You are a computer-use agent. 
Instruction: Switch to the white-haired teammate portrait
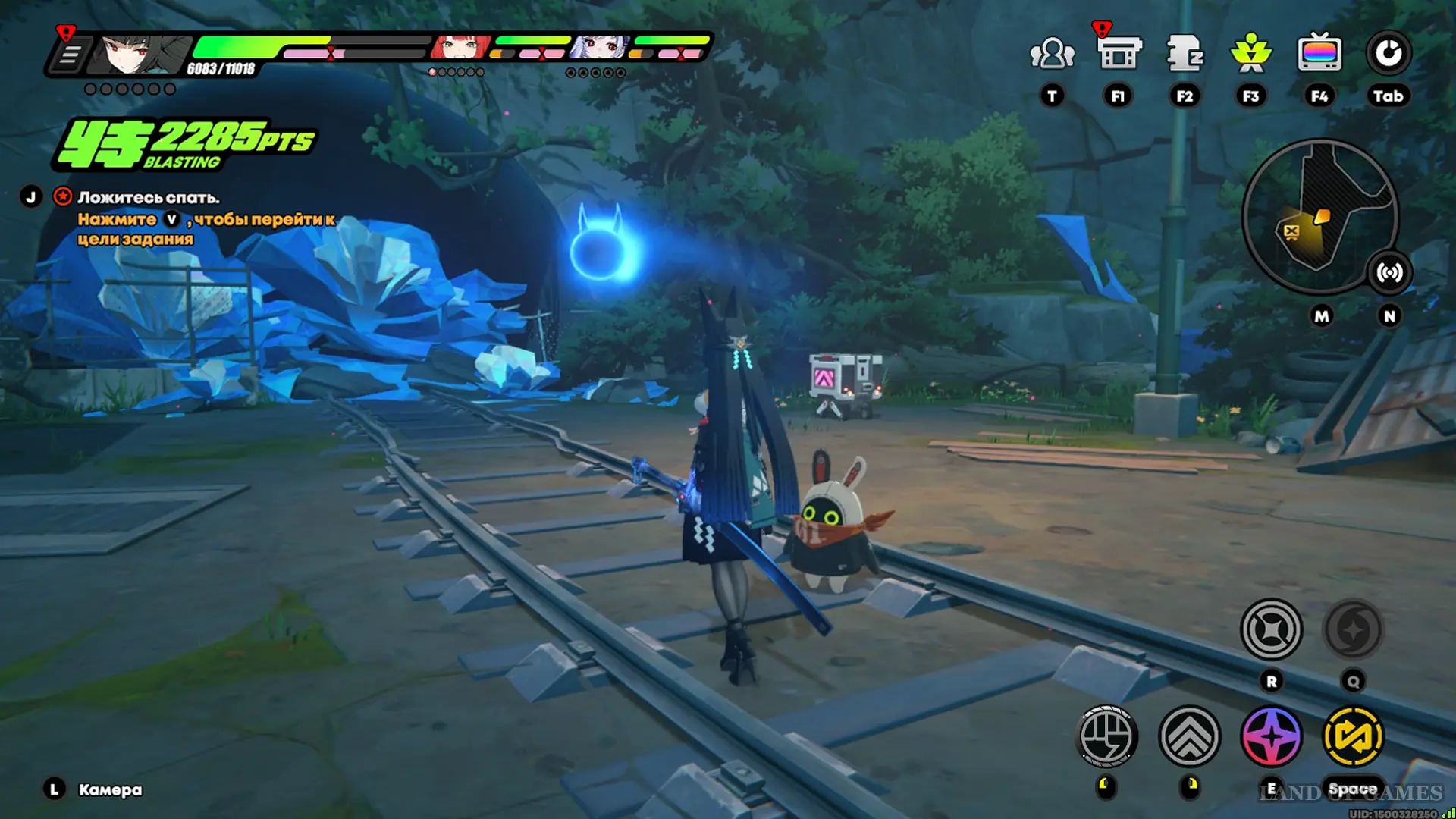coord(599,48)
